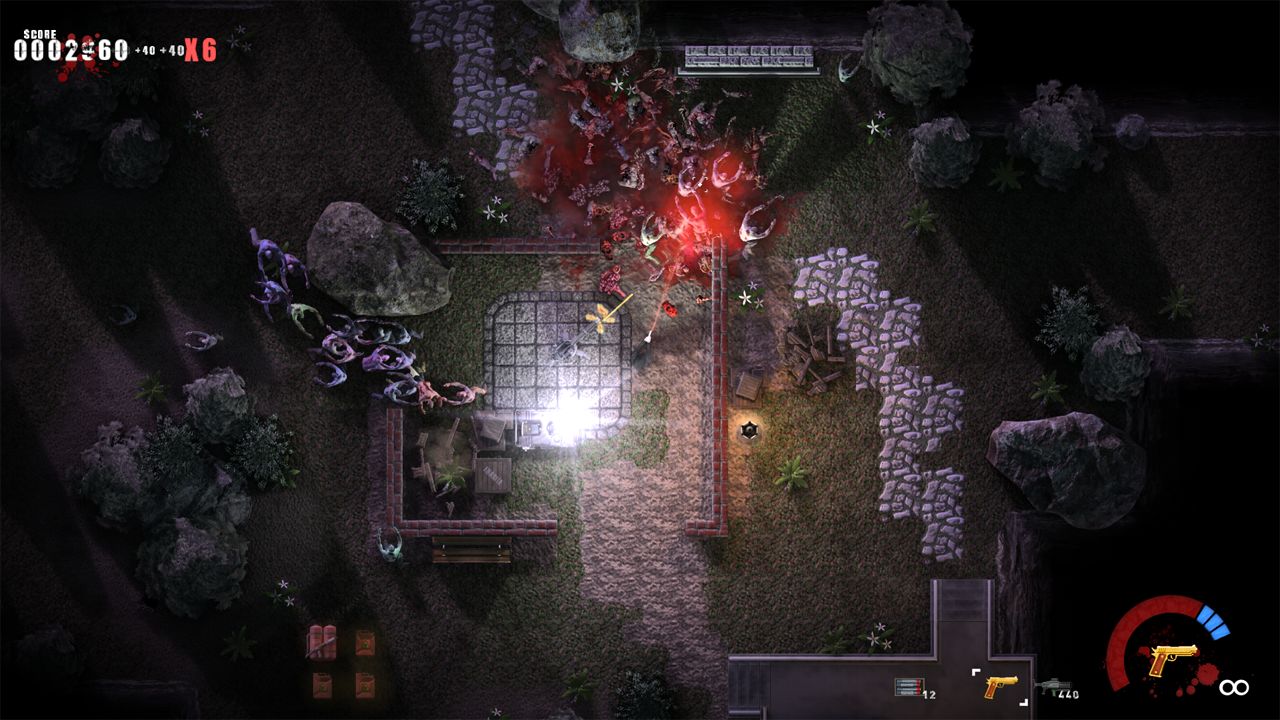Click the infinity ammo symbol
Screen dimensions: 1280x720
1236,685
